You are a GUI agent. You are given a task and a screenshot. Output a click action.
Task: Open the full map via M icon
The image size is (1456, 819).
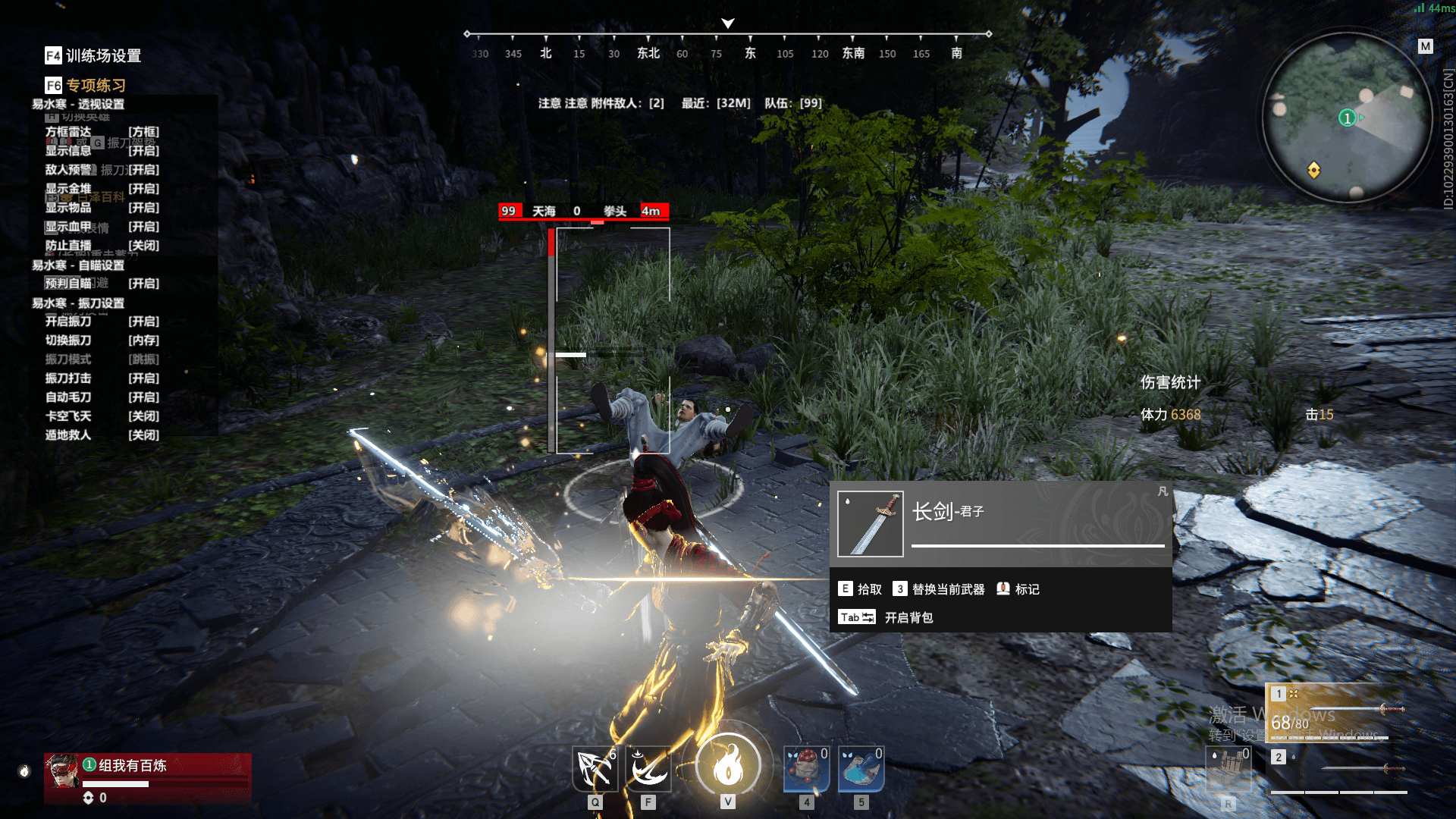[1426, 46]
